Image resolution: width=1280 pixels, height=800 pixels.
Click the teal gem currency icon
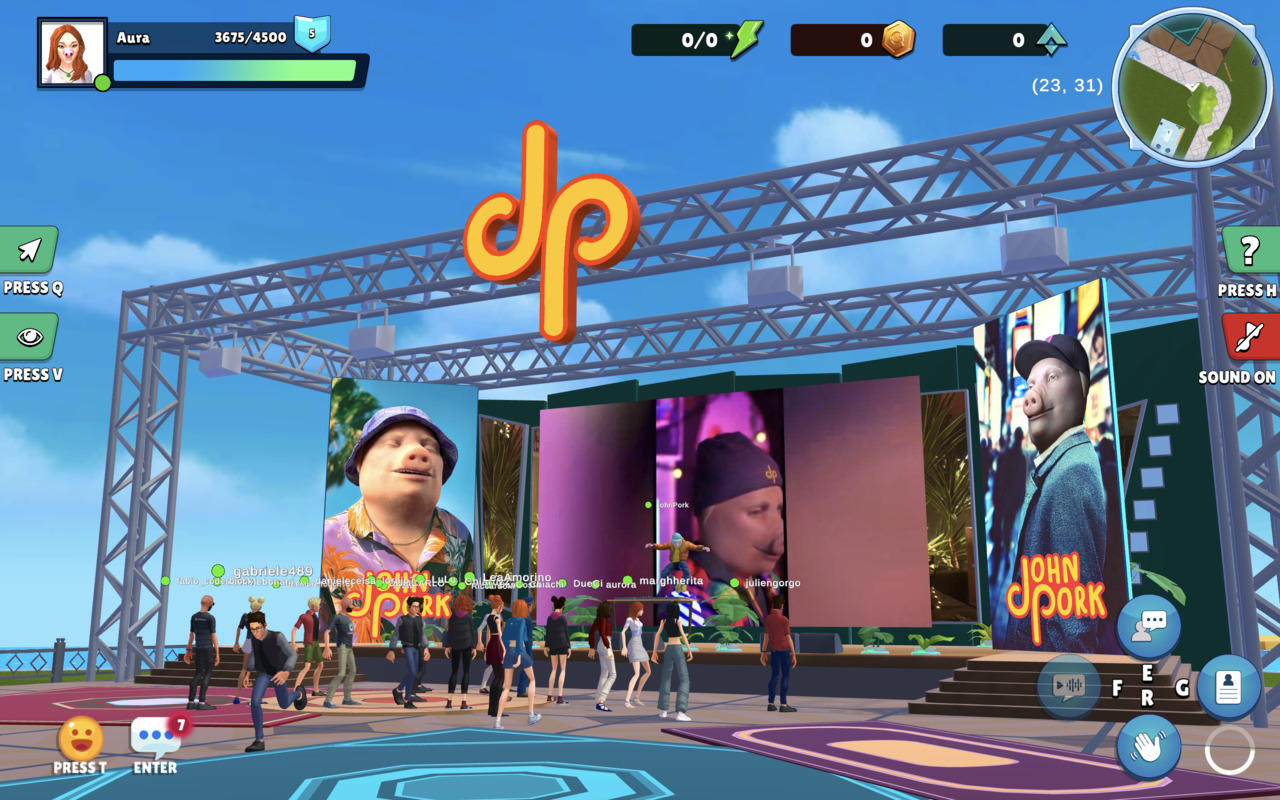click(1050, 40)
